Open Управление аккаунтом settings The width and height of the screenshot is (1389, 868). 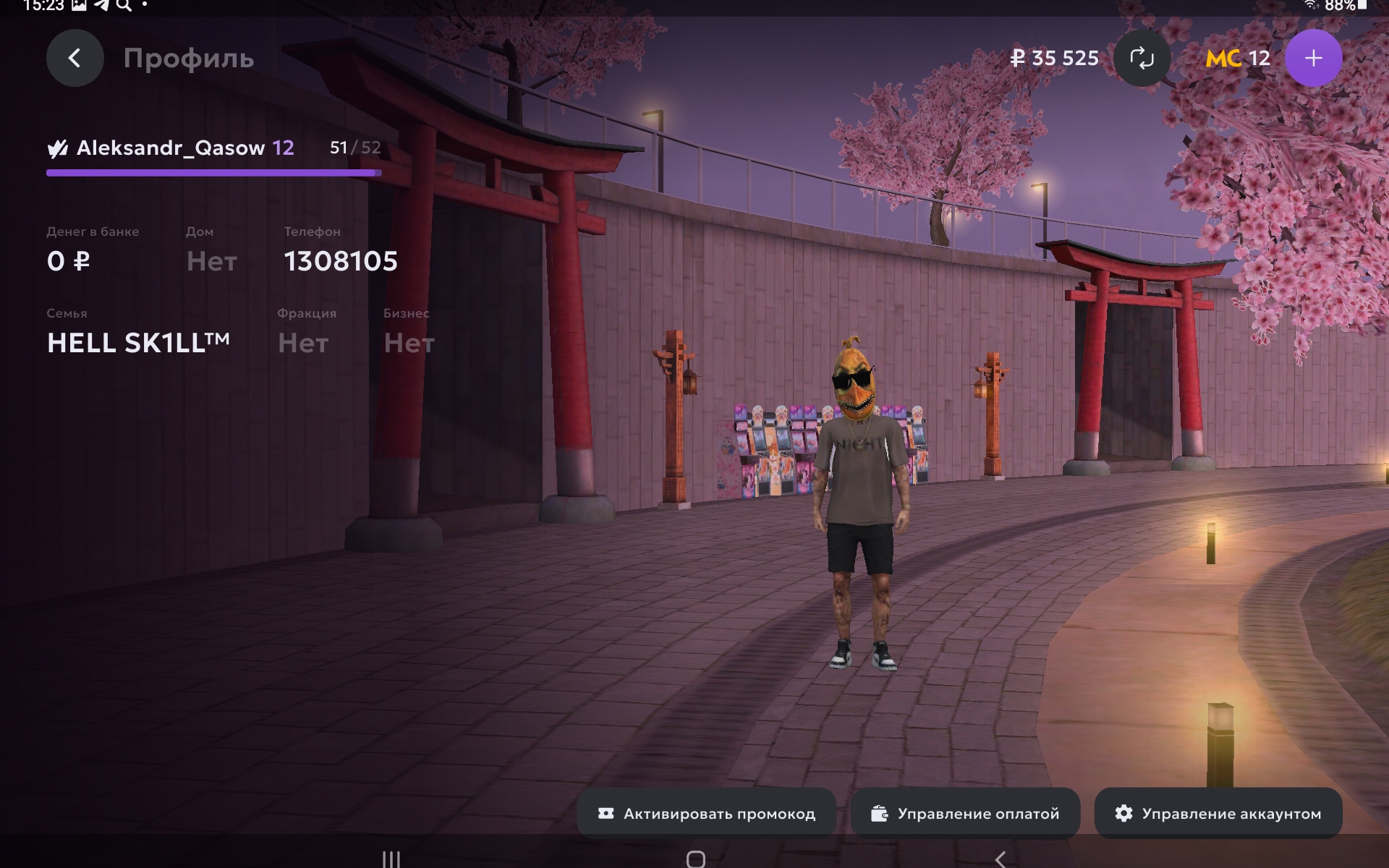[x=1218, y=814]
